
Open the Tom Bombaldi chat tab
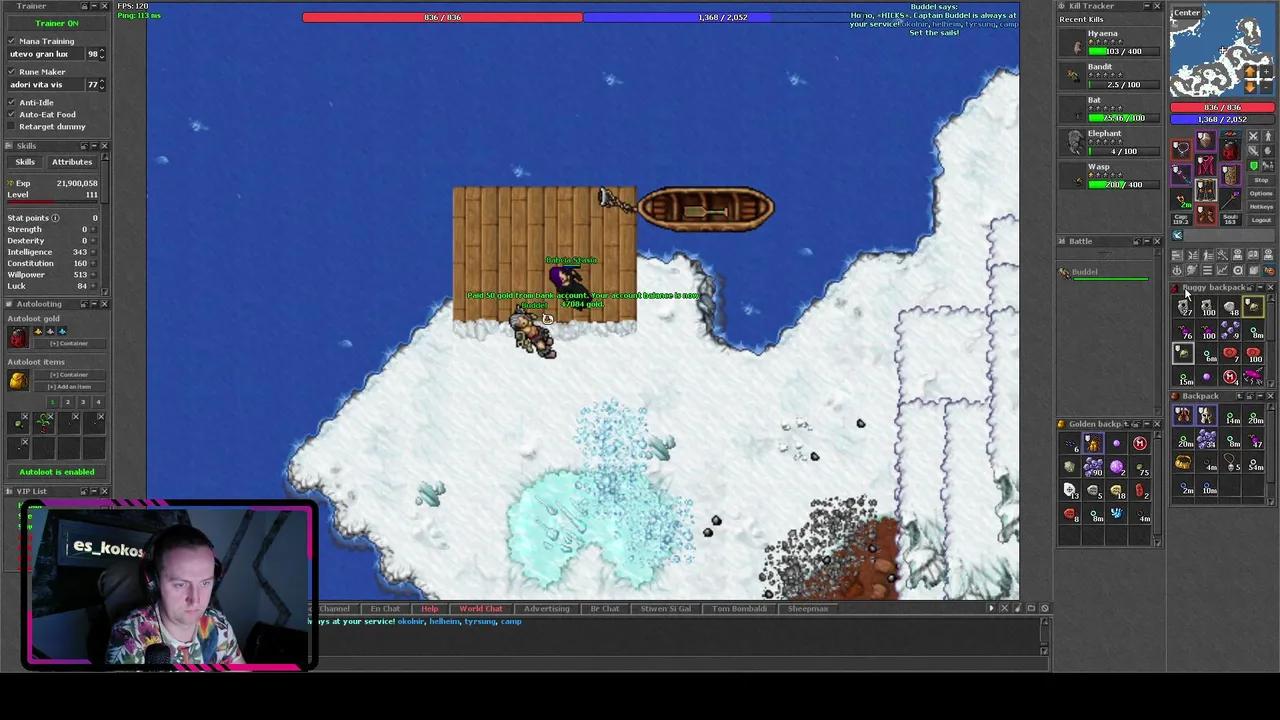(738, 608)
